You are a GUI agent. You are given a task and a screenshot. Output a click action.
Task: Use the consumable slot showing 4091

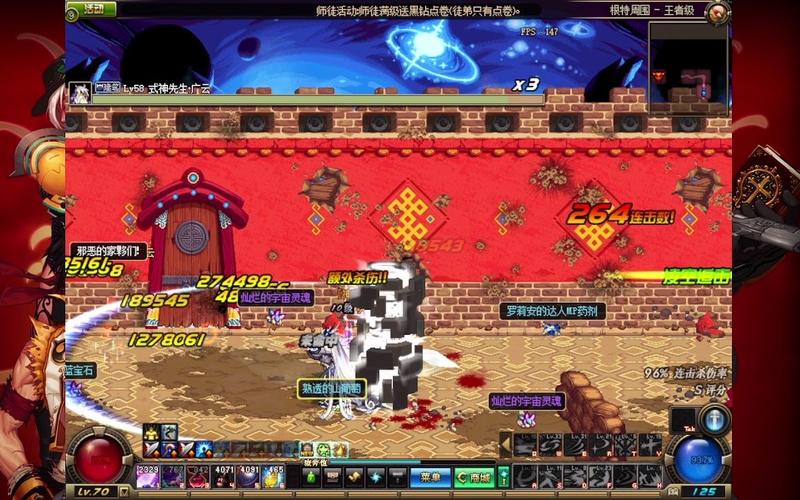[x=248, y=477]
